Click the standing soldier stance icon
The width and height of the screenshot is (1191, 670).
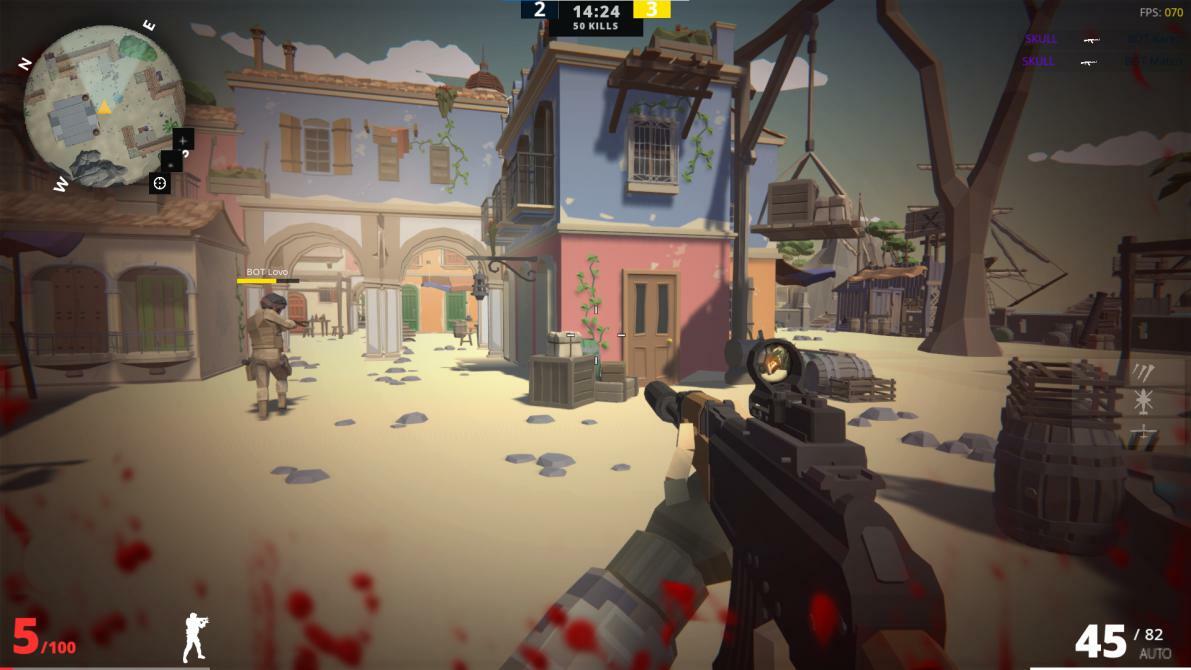[195, 638]
